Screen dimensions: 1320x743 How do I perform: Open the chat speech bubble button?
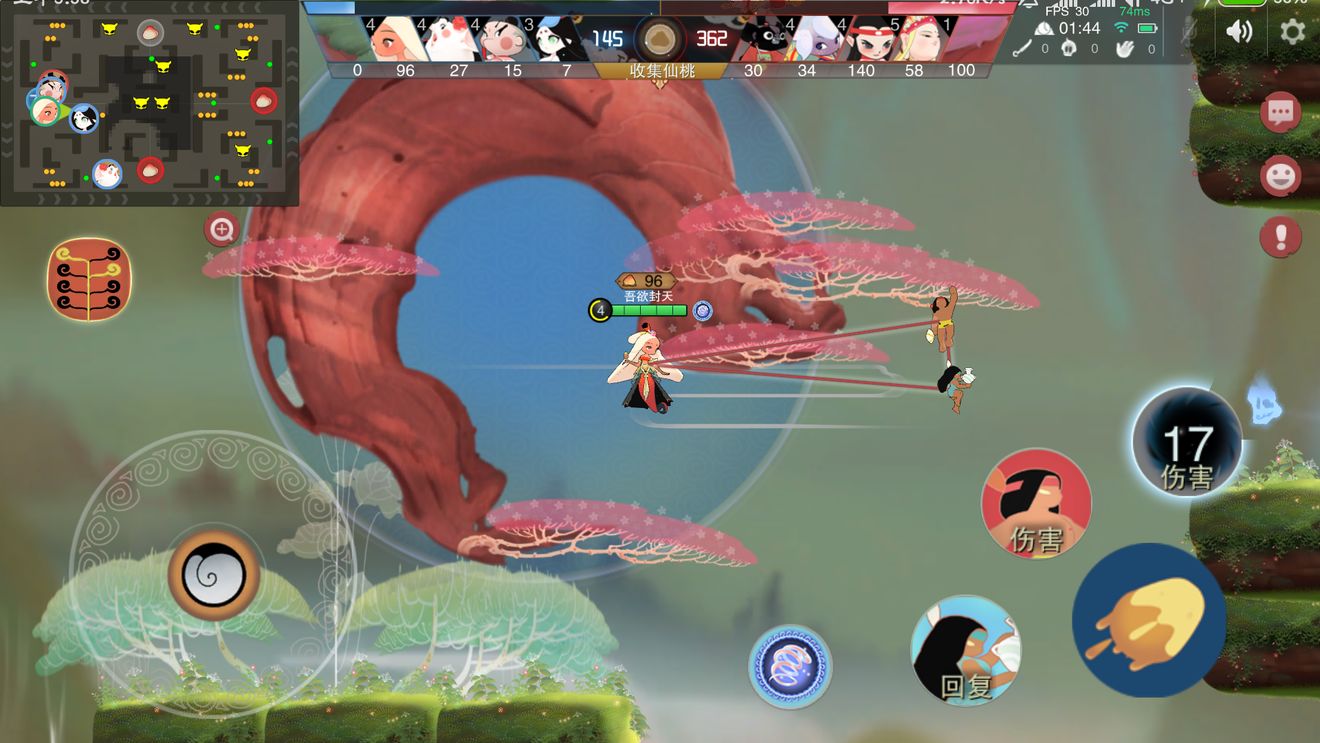point(1280,113)
